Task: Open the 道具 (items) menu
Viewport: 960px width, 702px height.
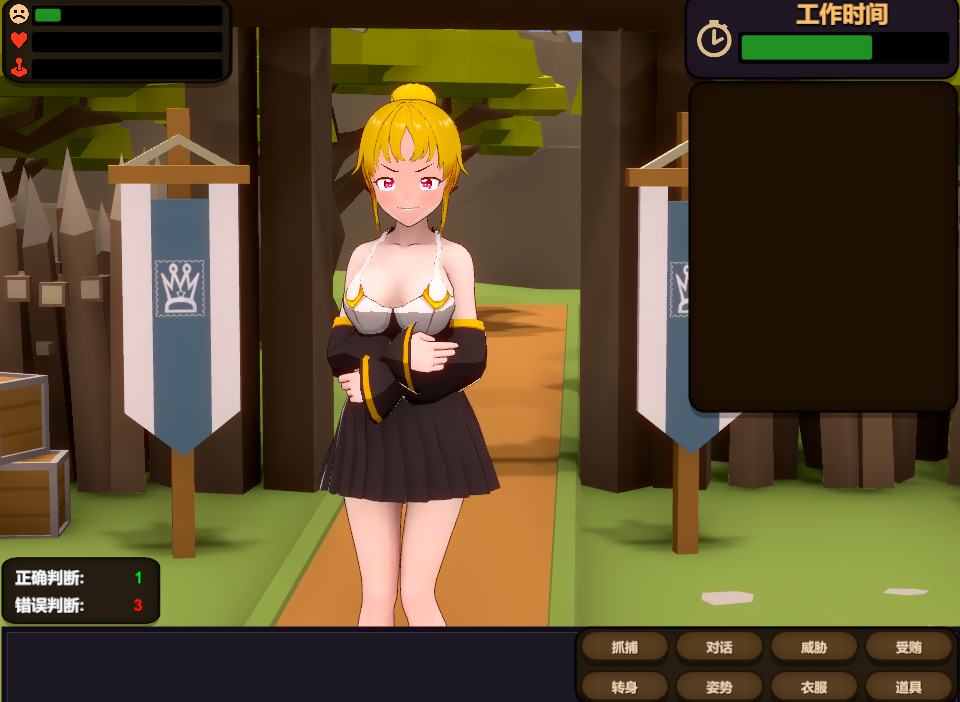Action: pyautogui.click(x=908, y=686)
